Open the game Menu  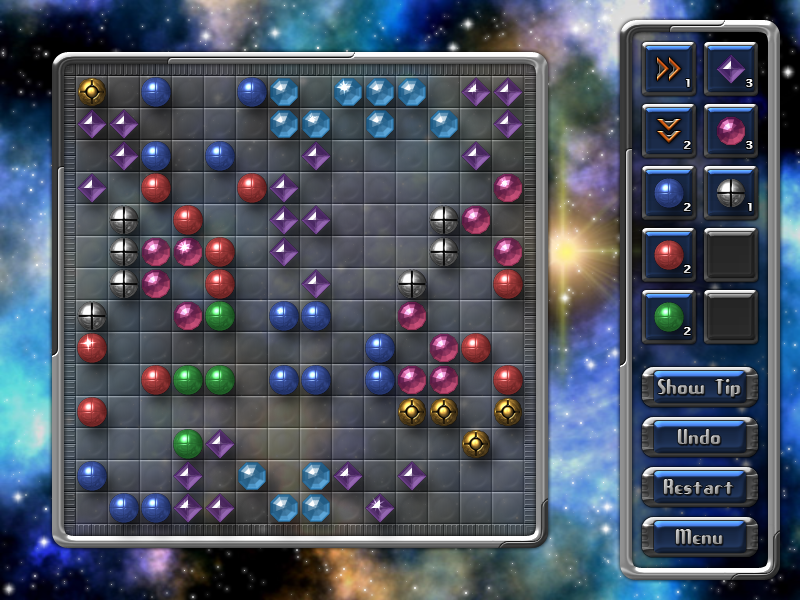pyautogui.click(x=699, y=537)
